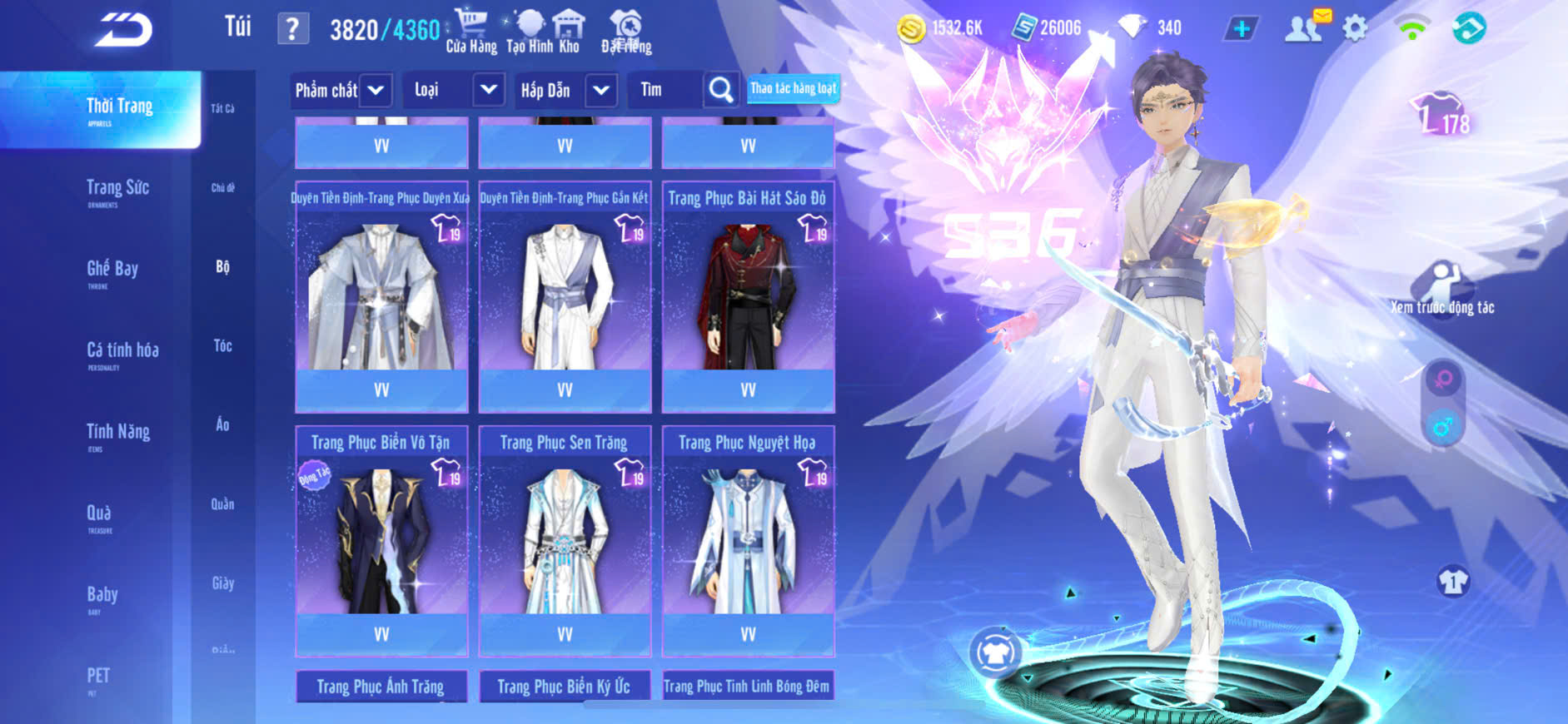Select Trang Phục Bài Hát Sáo Đỏ outfit
This screenshot has width=1568, height=724.
point(748,295)
